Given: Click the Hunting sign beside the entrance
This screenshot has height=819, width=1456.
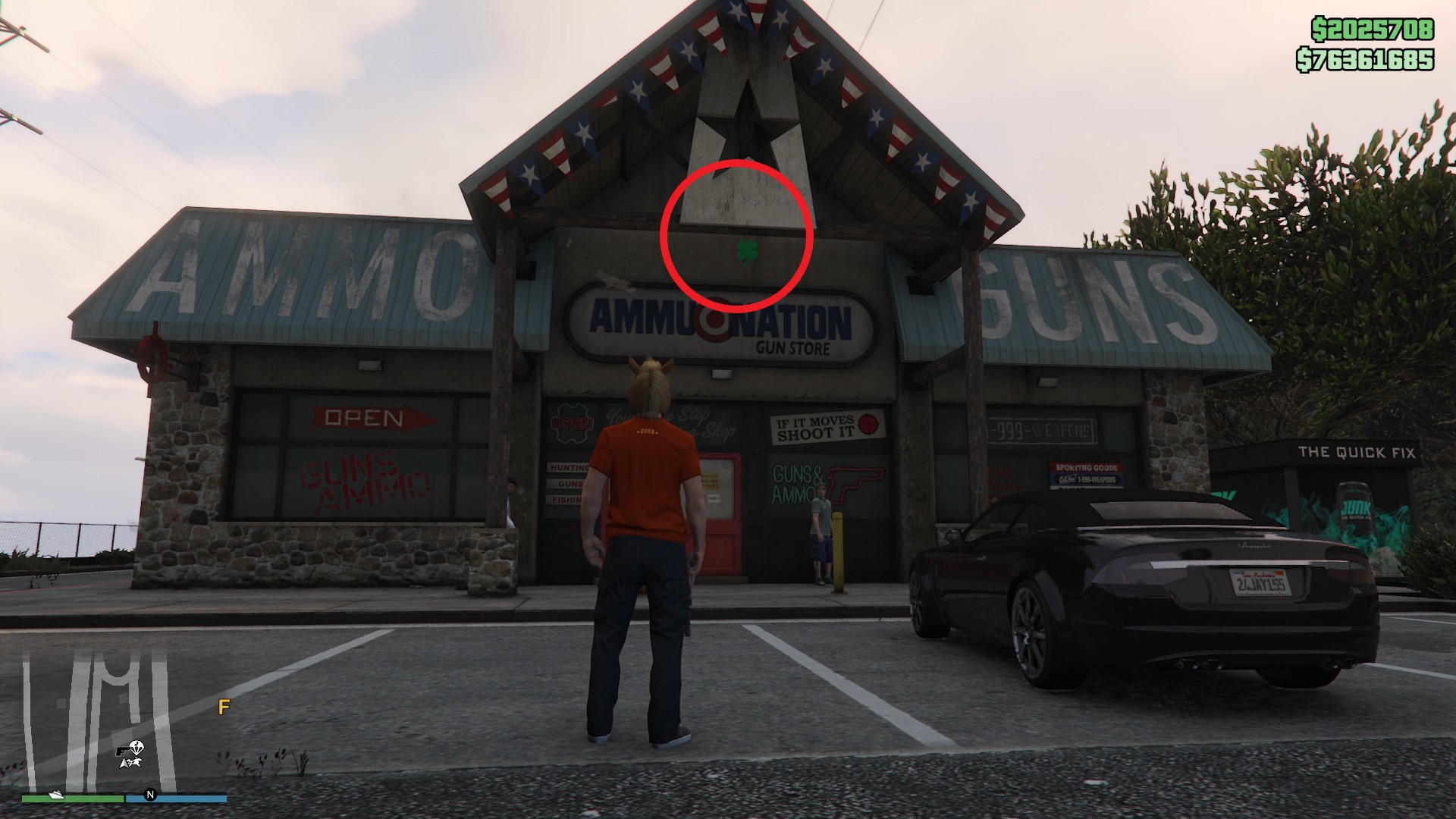Looking at the screenshot, I should tap(569, 467).
